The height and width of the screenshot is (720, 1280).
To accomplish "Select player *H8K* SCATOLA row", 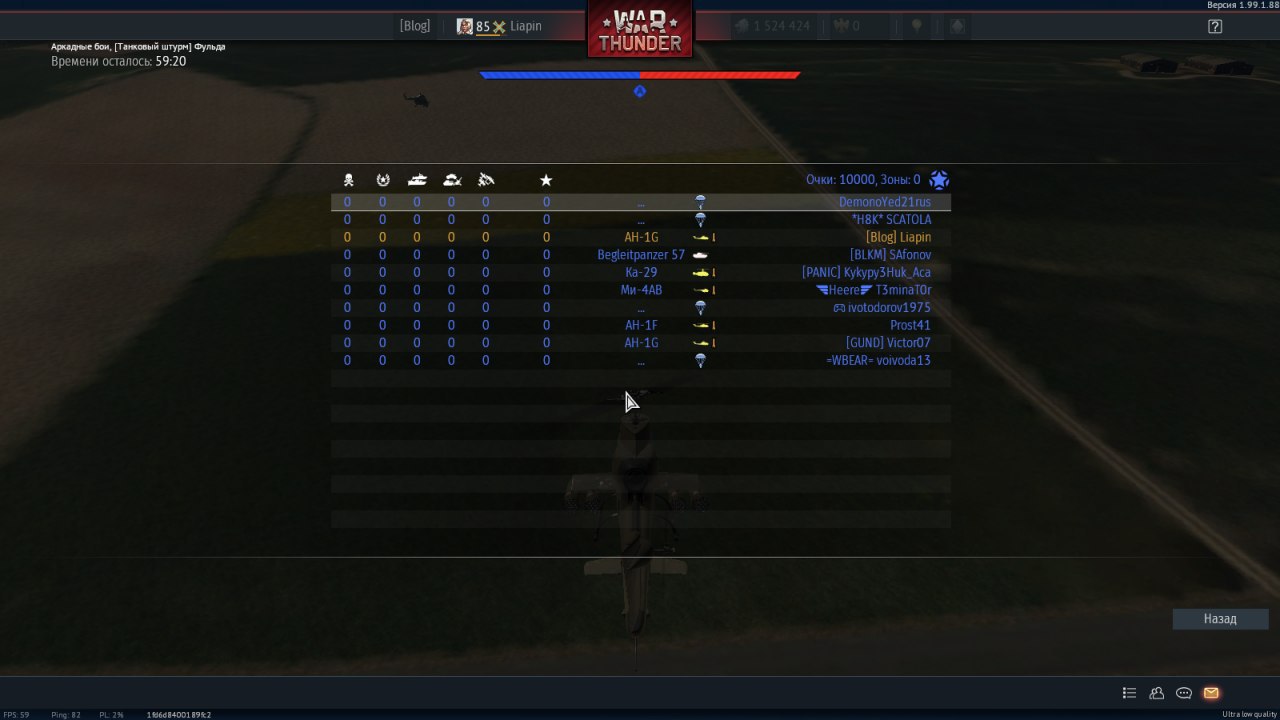I will (890, 220).
